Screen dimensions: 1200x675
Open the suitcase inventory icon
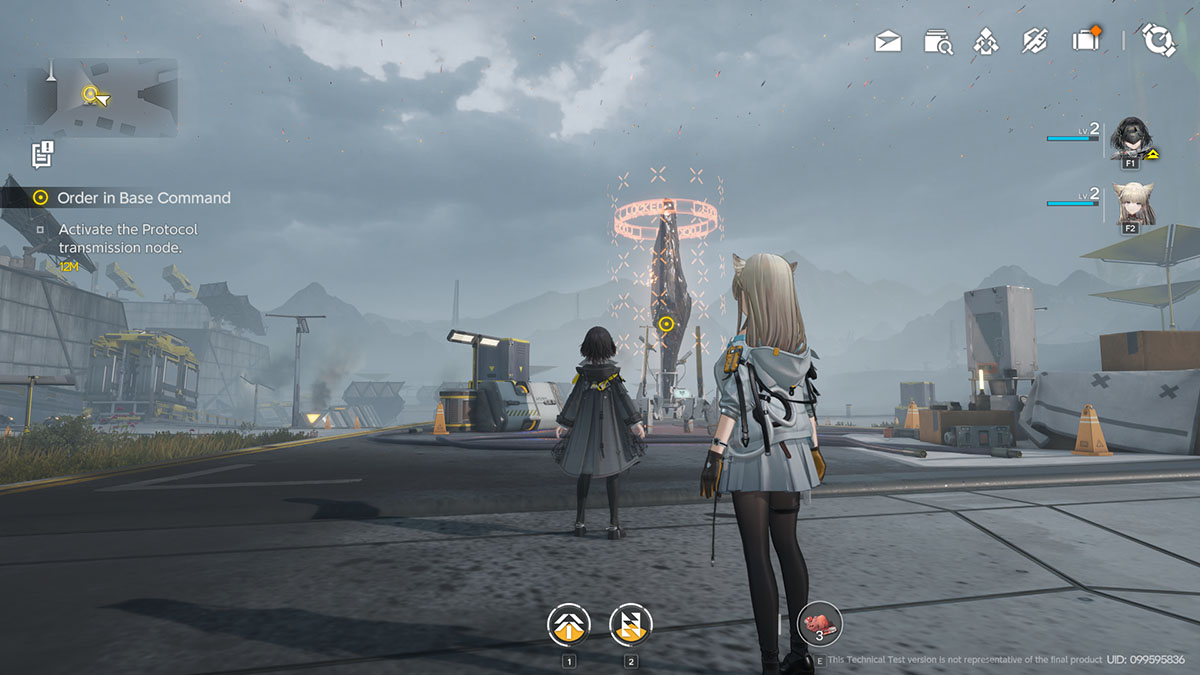1085,41
